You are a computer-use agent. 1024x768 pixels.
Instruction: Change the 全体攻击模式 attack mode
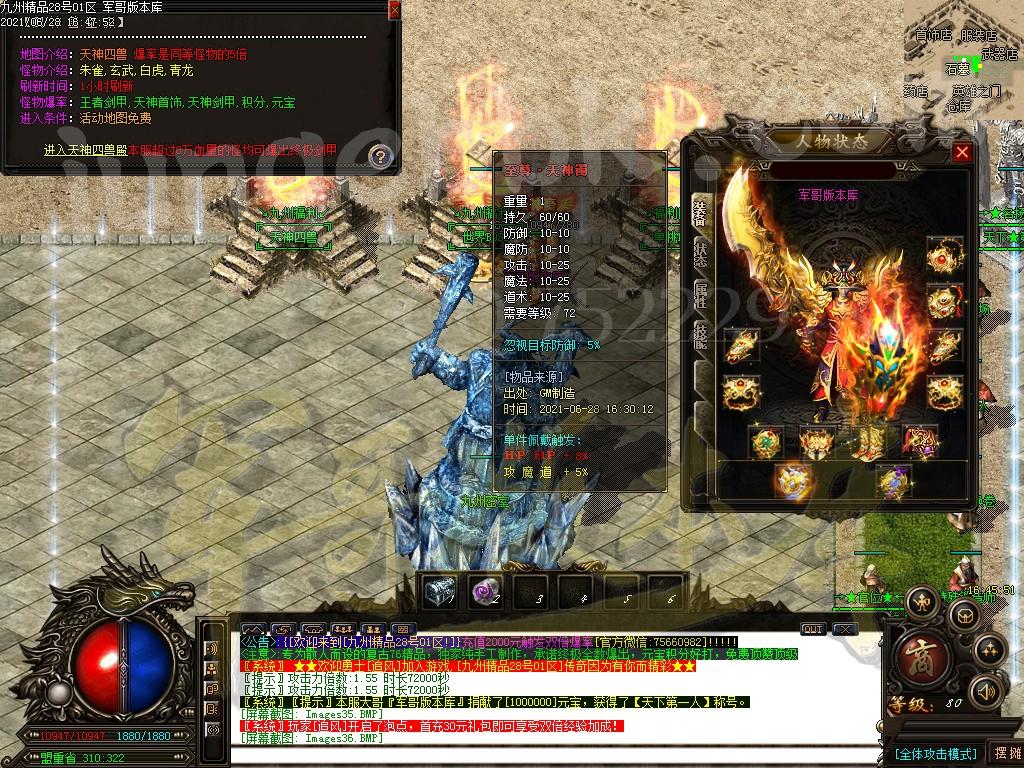934,753
